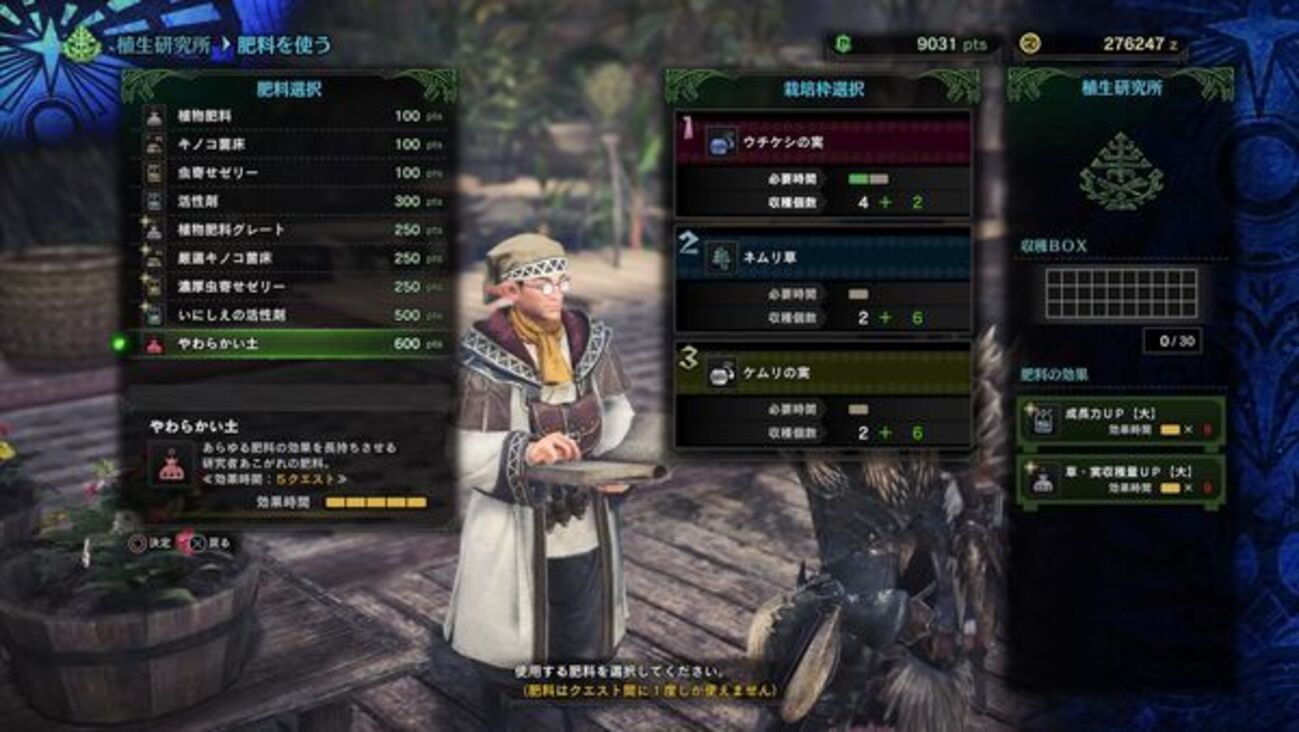Select the highlighted やわらかい土 fertilizer
Viewport: 1299px width, 732px height.
(x=290, y=344)
